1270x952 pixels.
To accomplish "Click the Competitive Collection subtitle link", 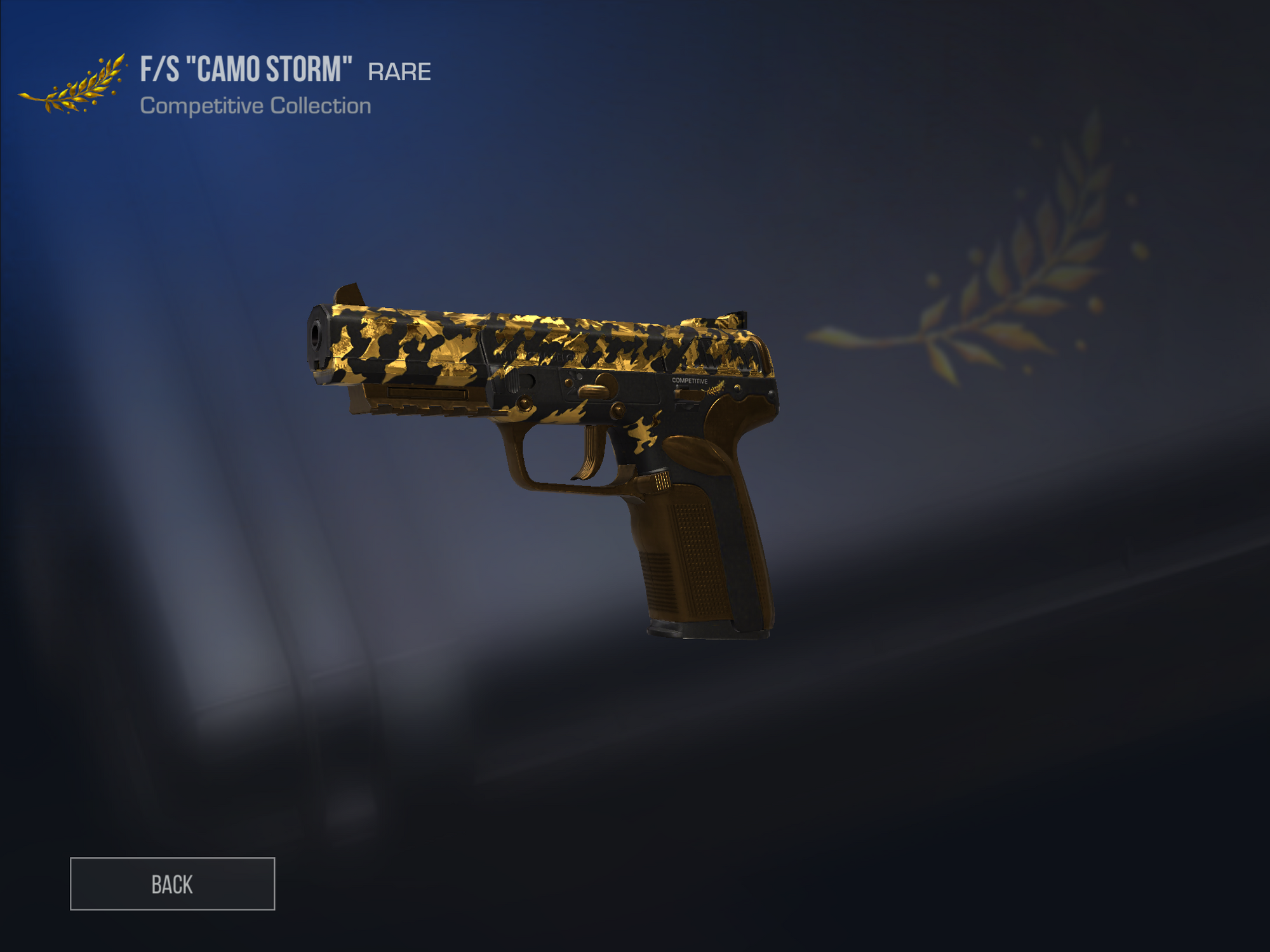I will [x=255, y=106].
